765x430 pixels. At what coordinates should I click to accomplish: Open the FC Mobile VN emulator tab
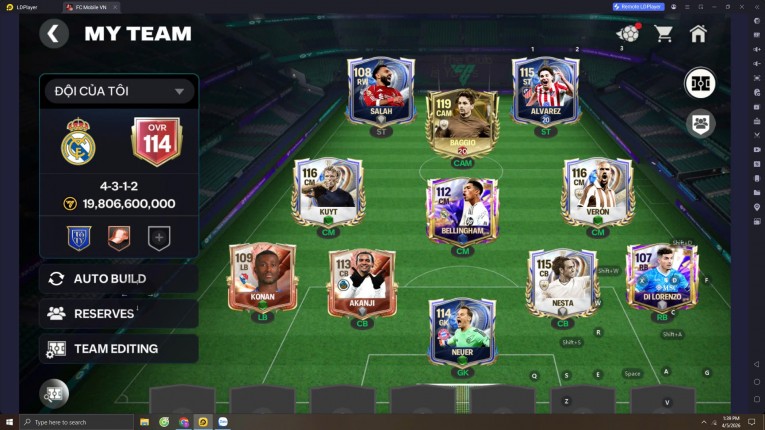[90, 6]
